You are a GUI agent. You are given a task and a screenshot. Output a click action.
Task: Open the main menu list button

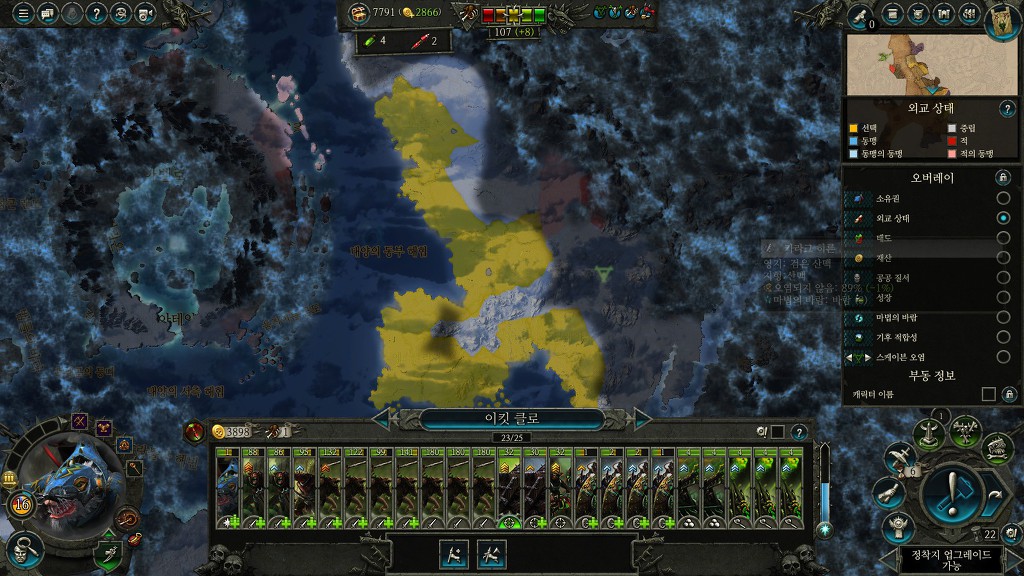click(21, 14)
